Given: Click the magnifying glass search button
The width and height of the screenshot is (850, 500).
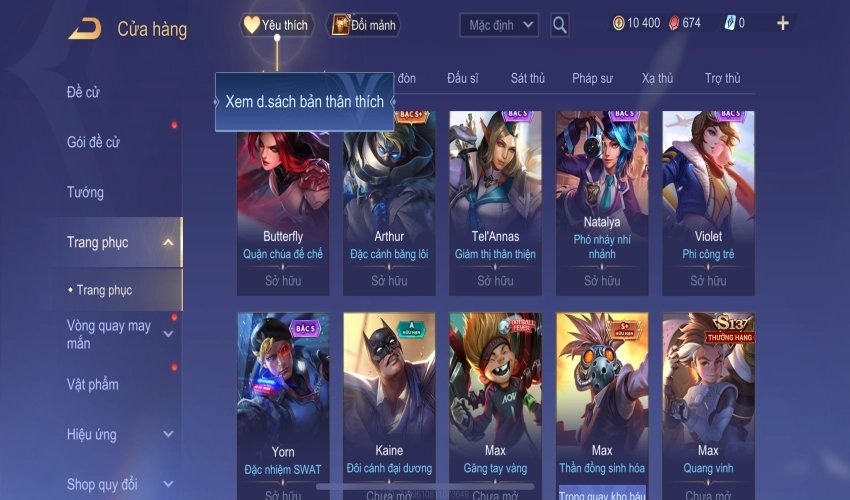Looking at the screenshot, I should coord(560,25).
